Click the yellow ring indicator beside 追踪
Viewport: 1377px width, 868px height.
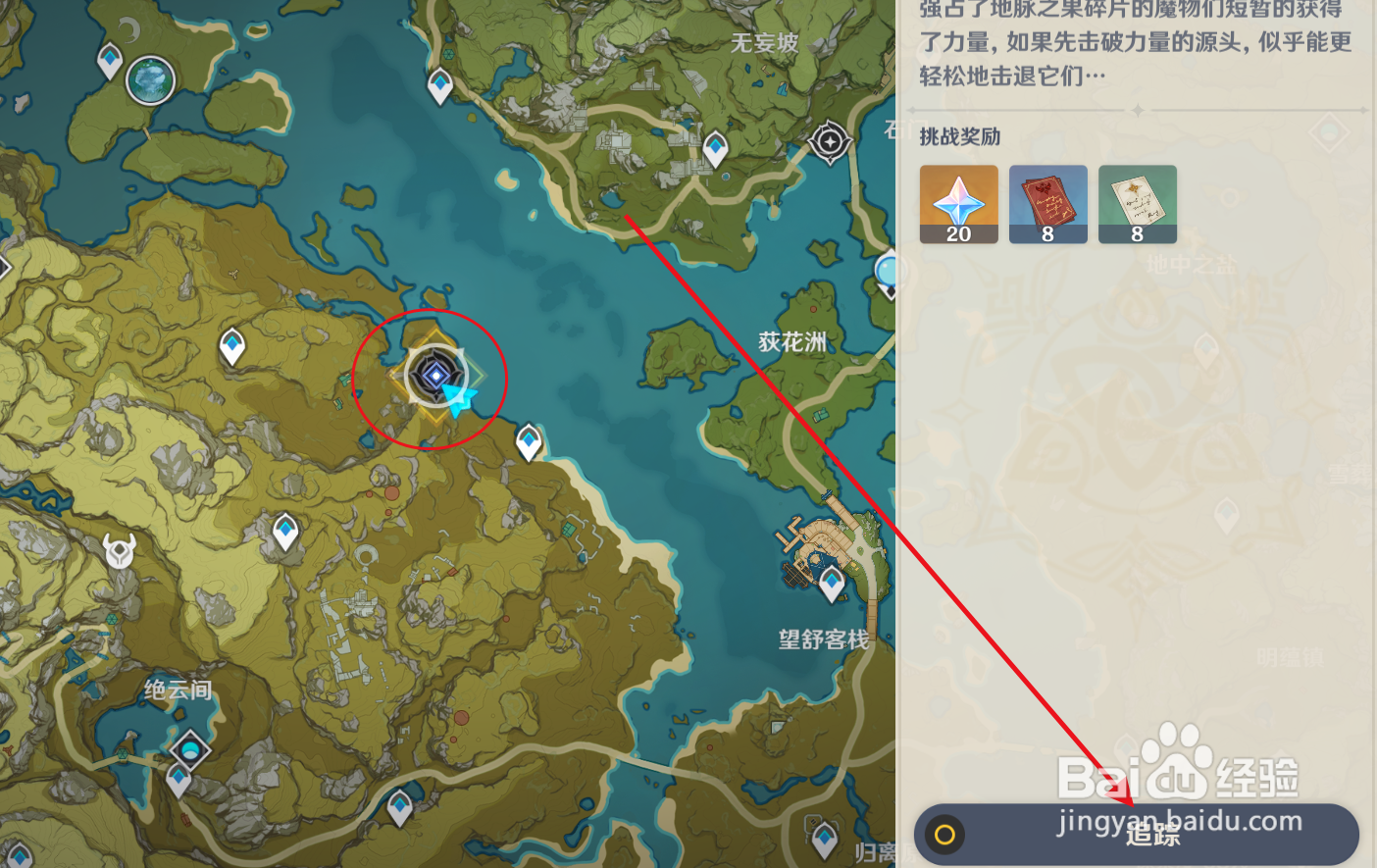pos(946,834)
